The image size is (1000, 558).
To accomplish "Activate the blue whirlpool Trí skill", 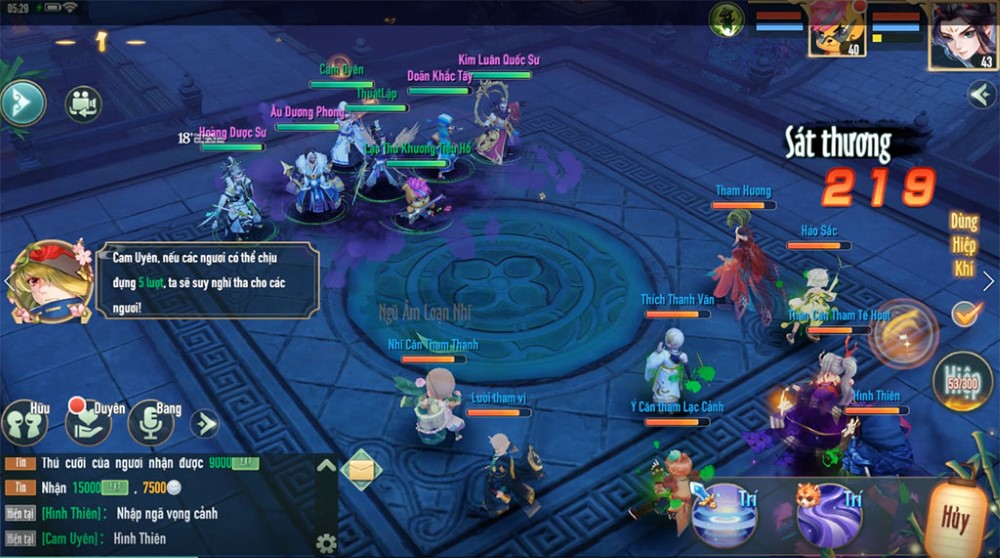I will [722, 514].
